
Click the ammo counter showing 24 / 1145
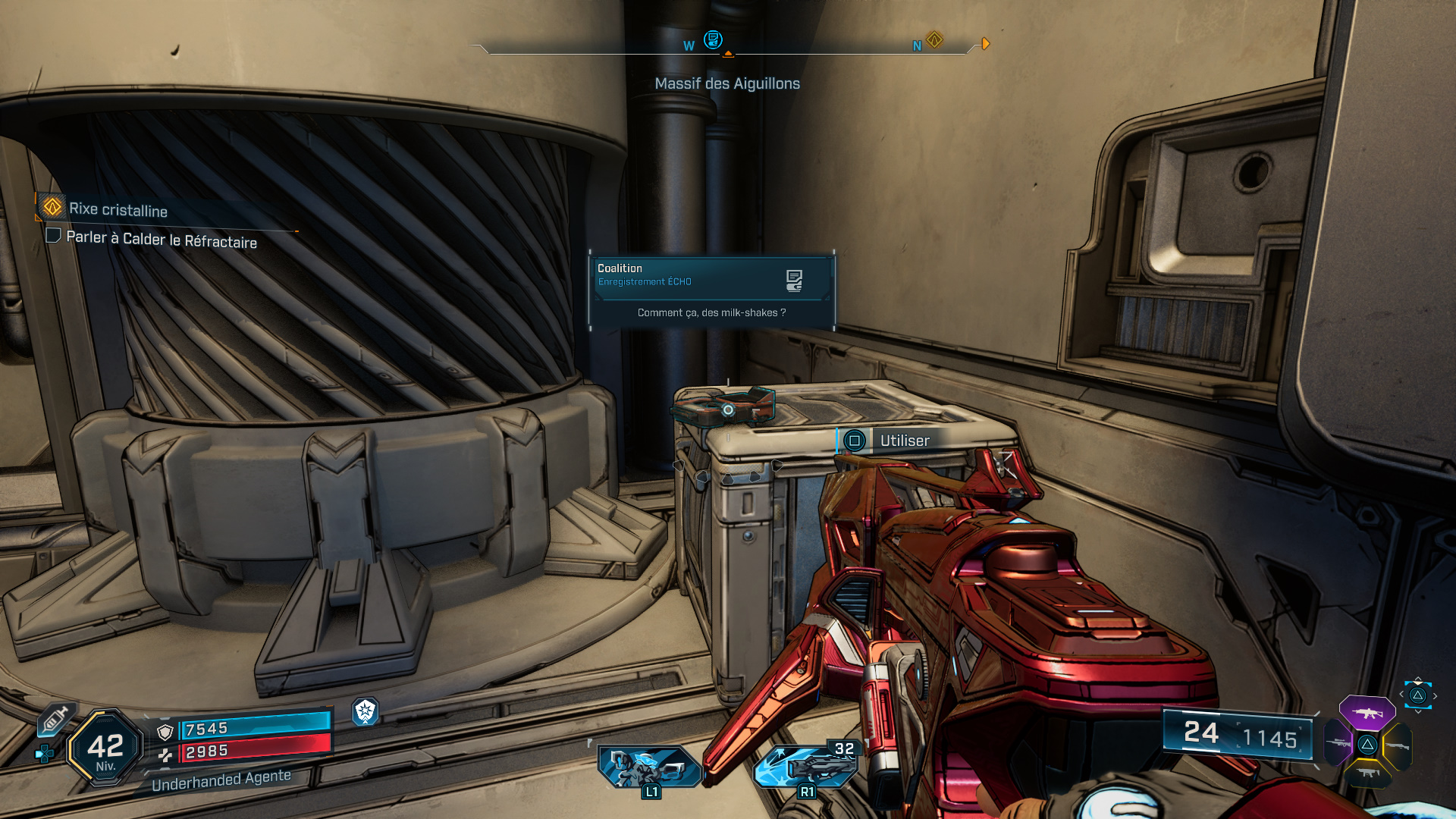pyautogui.click(x=1236, y=733)
